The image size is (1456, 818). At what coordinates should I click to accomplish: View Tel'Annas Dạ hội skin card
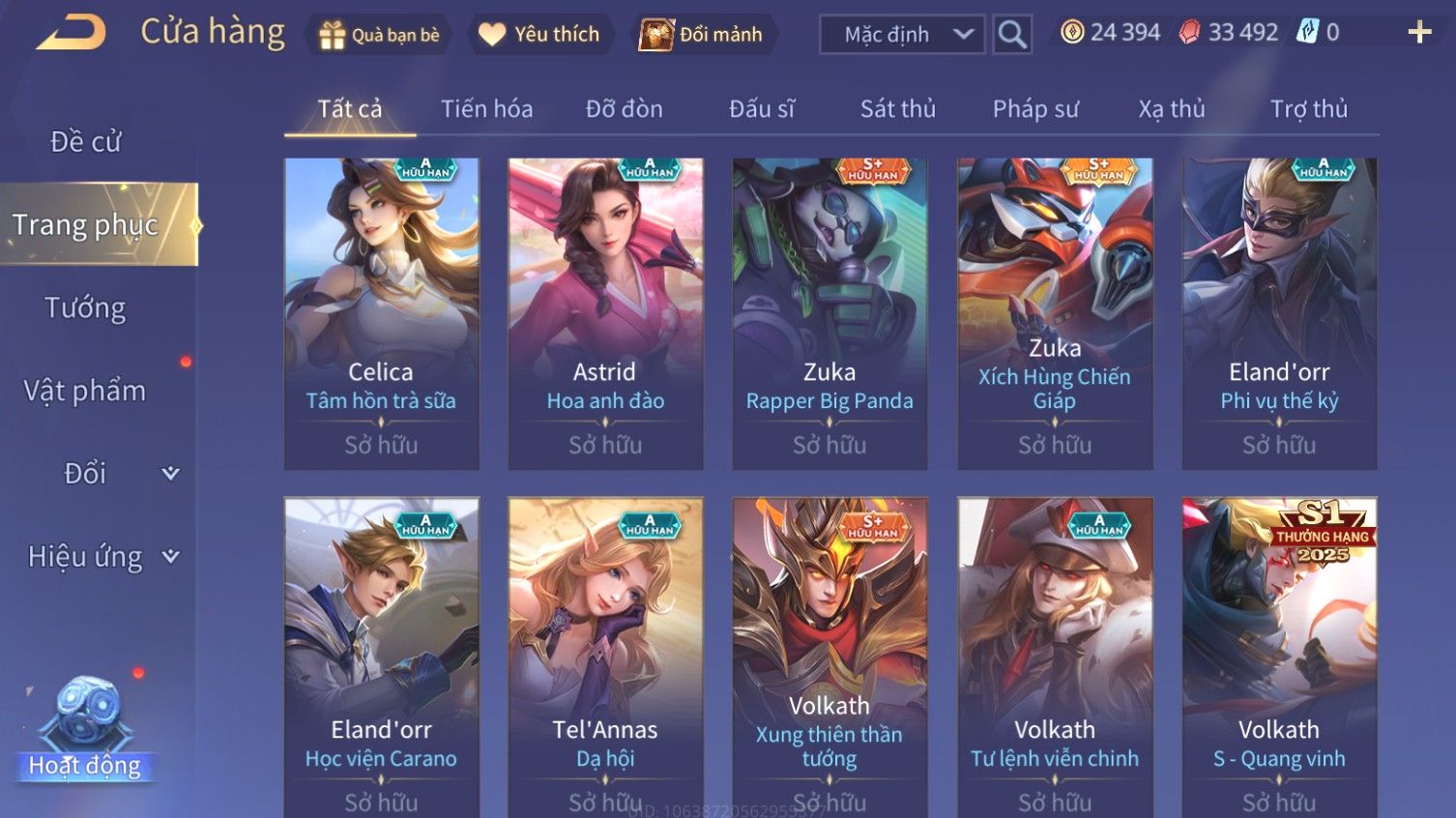[x=605, y=657]
